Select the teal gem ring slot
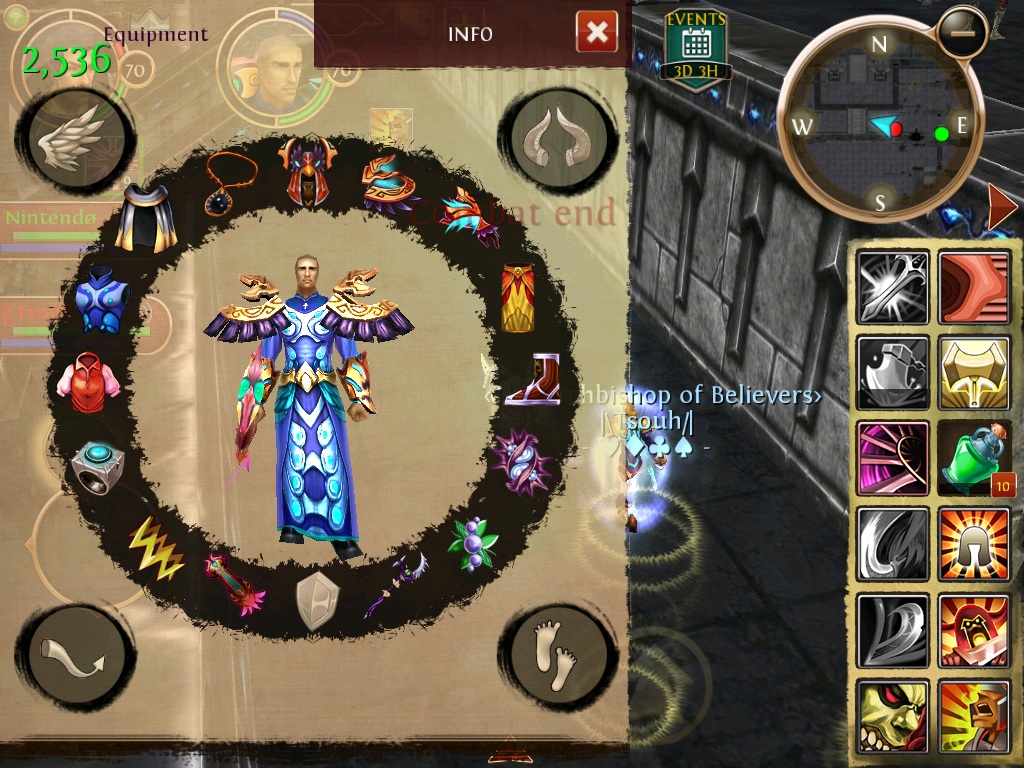1024x768 pixels. click(x=97, y=466)
